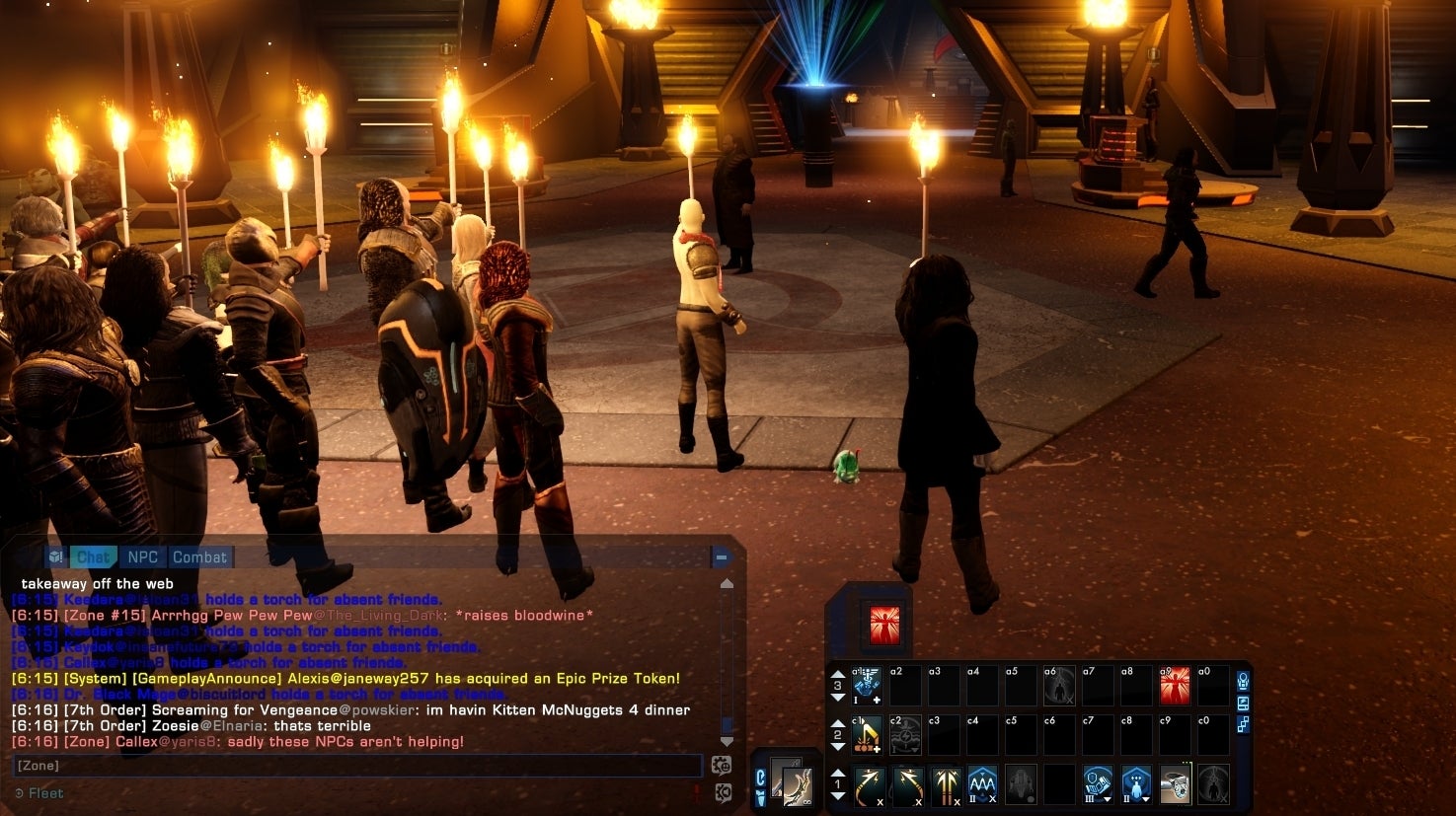Select the curved blade melee weapon
This screenshot has height=816, width=1456.
click(x=792, y=783)
